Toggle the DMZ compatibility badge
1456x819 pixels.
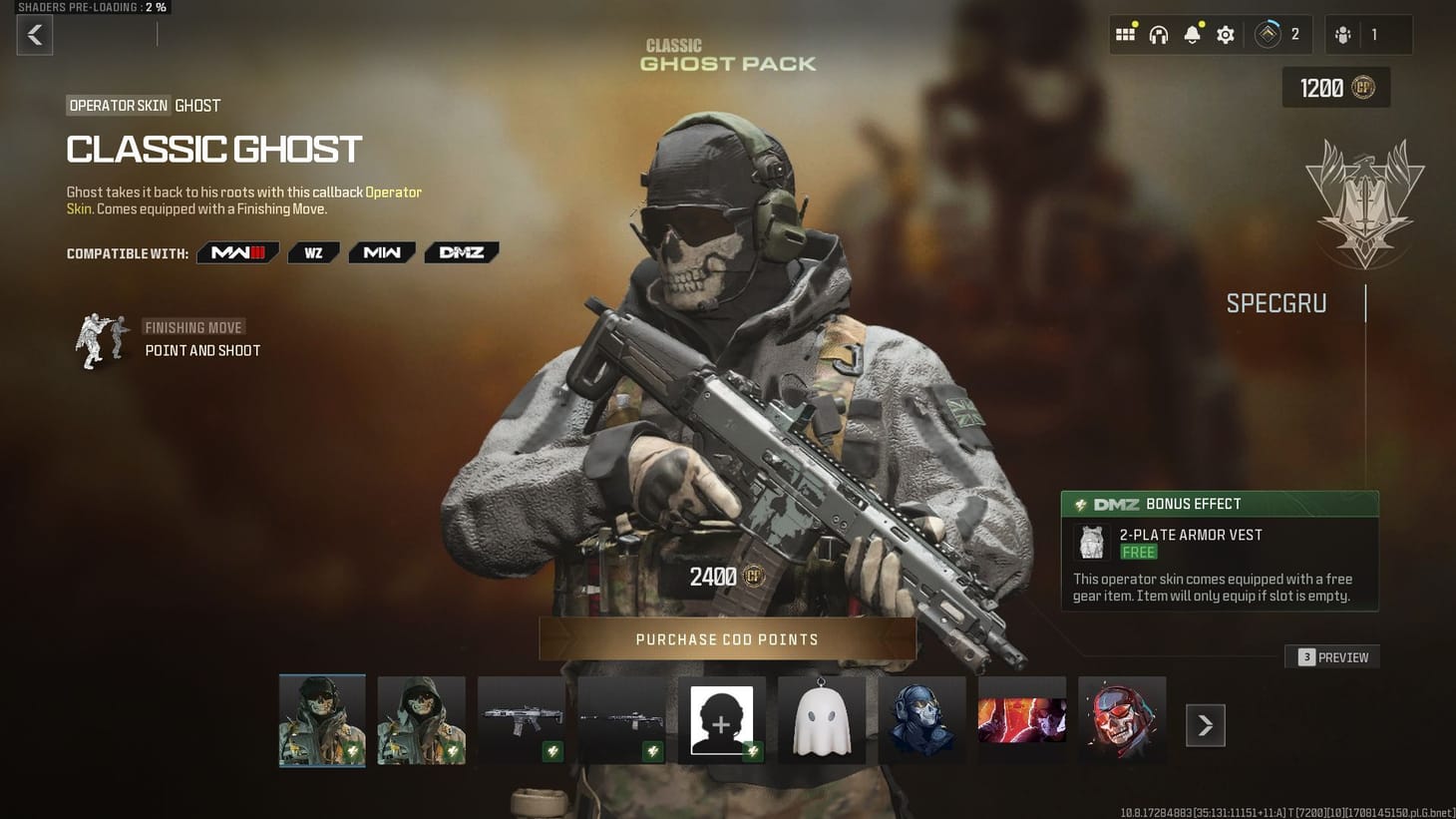pyautogui.click(x=462, y=252)
